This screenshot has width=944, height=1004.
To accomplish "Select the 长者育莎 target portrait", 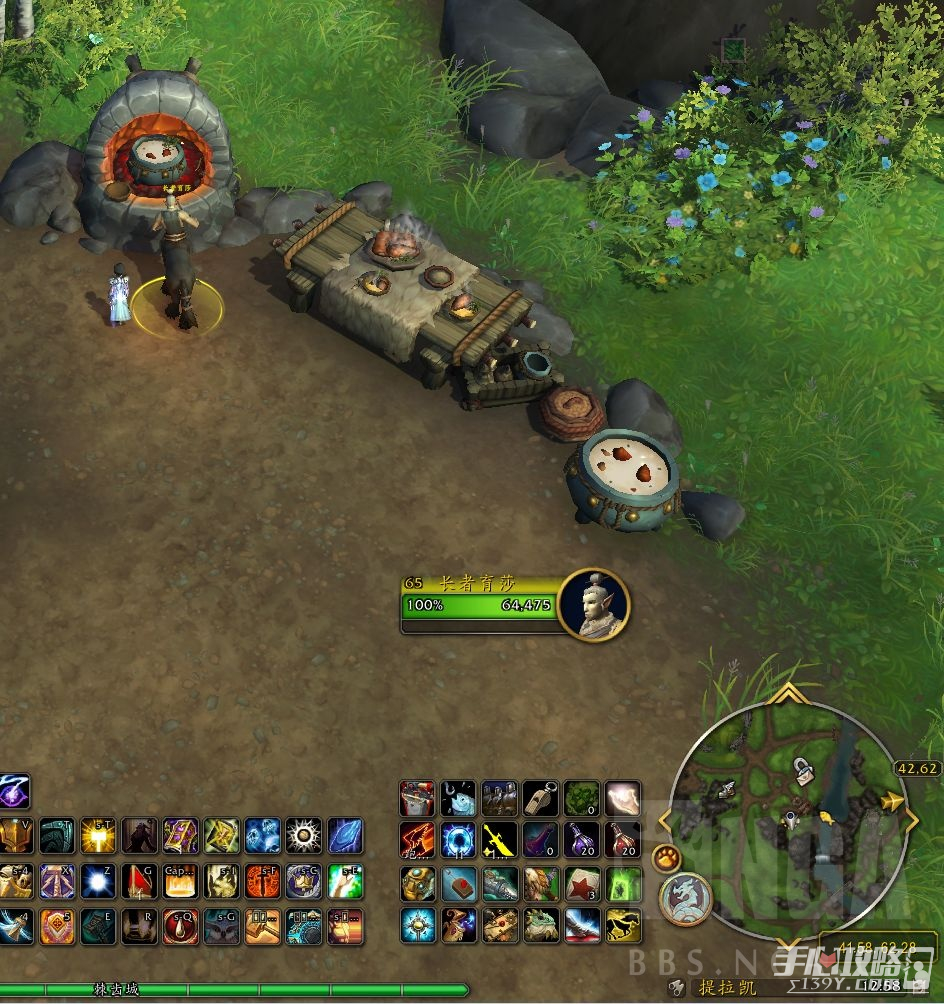I will pos(594,604).
